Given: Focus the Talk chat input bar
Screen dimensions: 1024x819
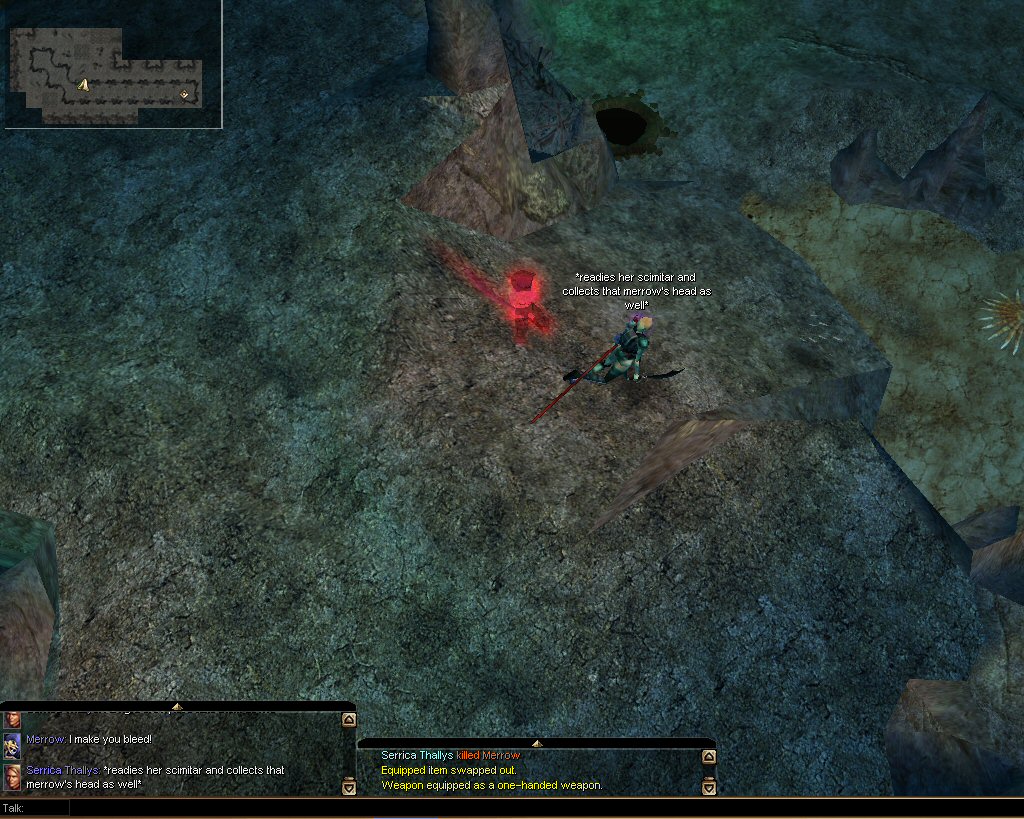Looking at the screenshot, I should click(x=500, y=807).
